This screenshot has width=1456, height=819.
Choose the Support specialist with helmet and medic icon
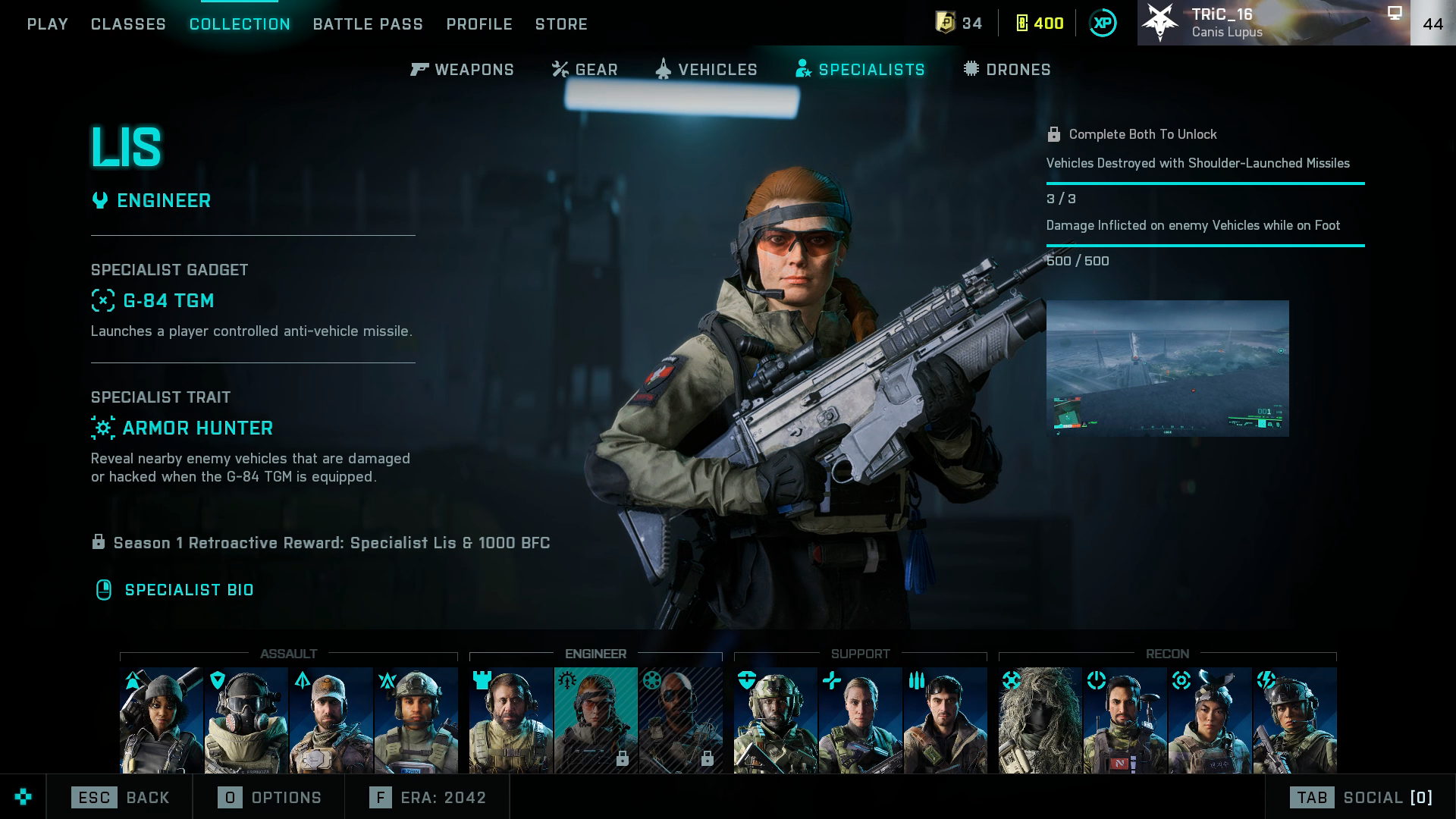coord(775,720)
